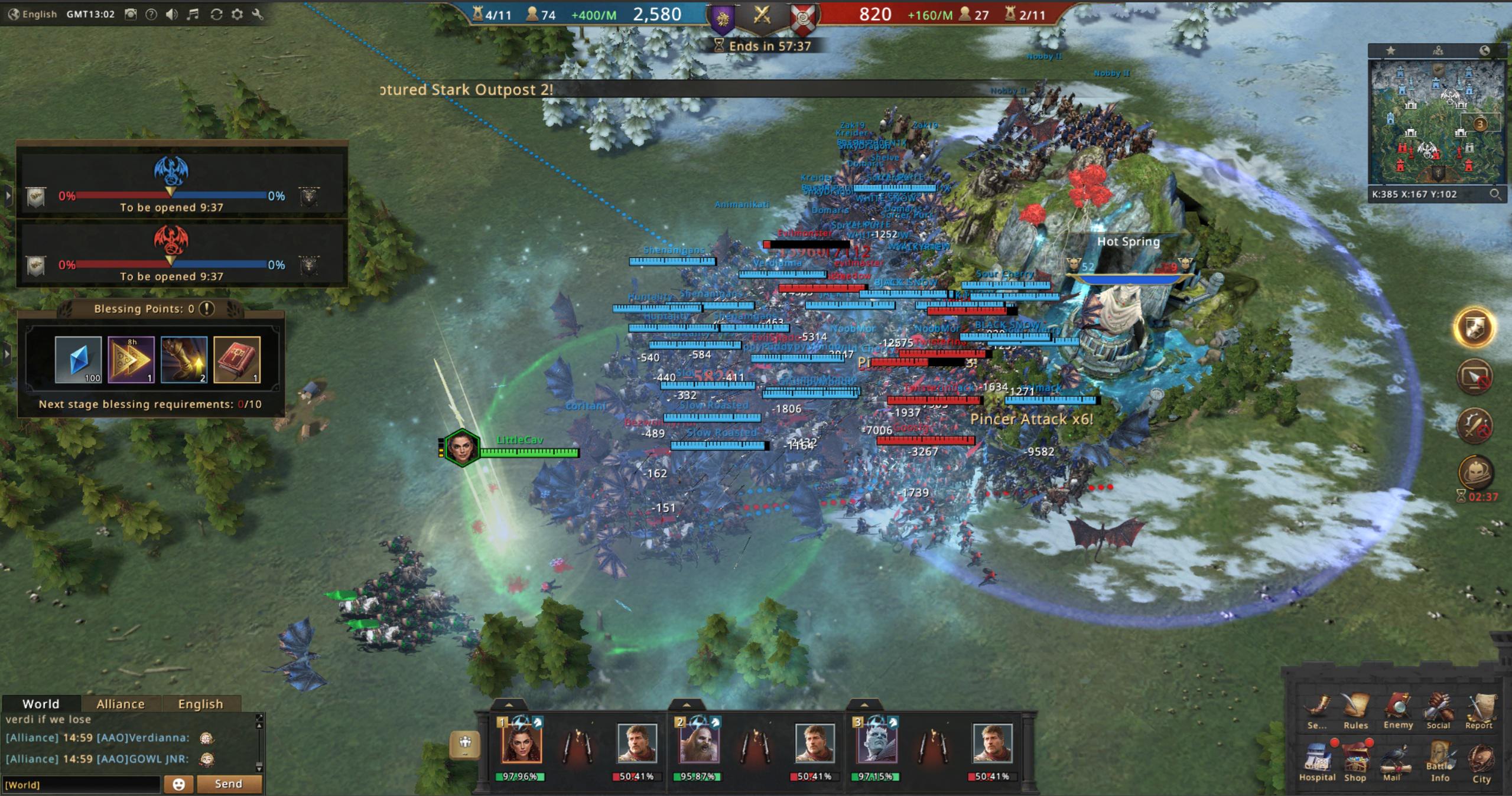
Task: Click the minimap coordinate search magnifier
Action: [1495, 194]
